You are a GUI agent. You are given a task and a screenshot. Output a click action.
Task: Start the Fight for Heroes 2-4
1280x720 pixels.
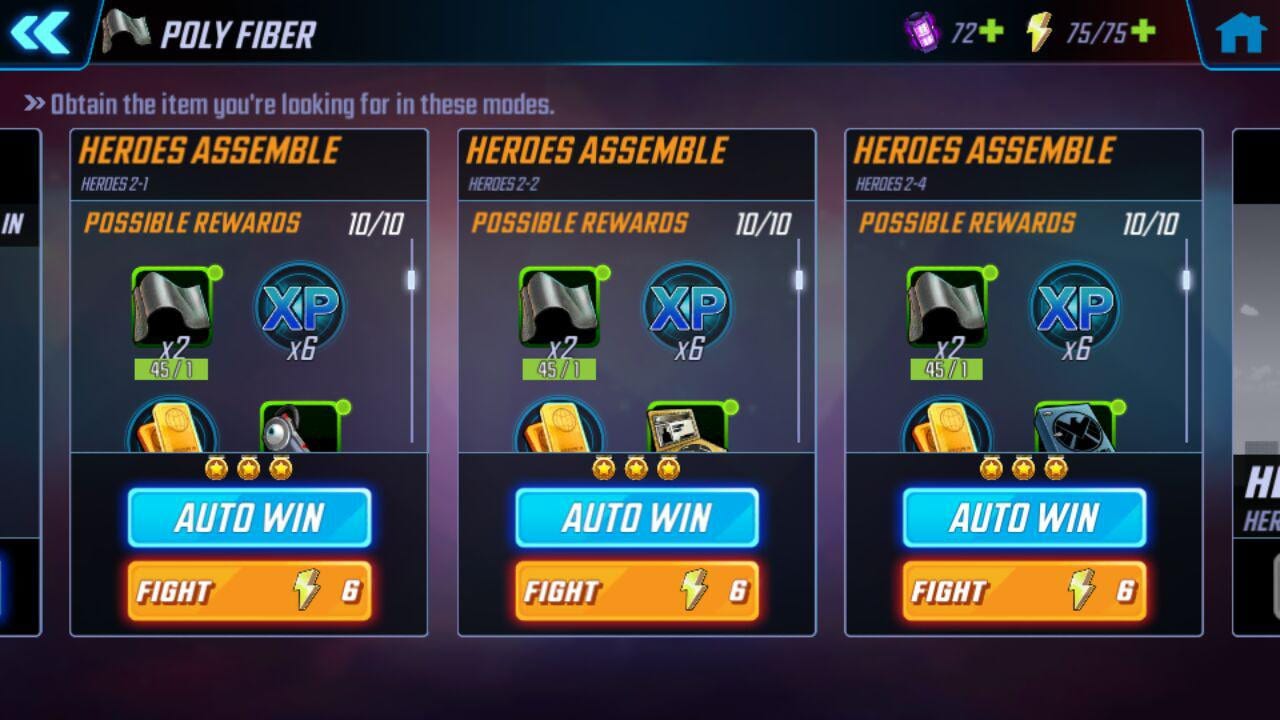click(x=1024, y=591)
